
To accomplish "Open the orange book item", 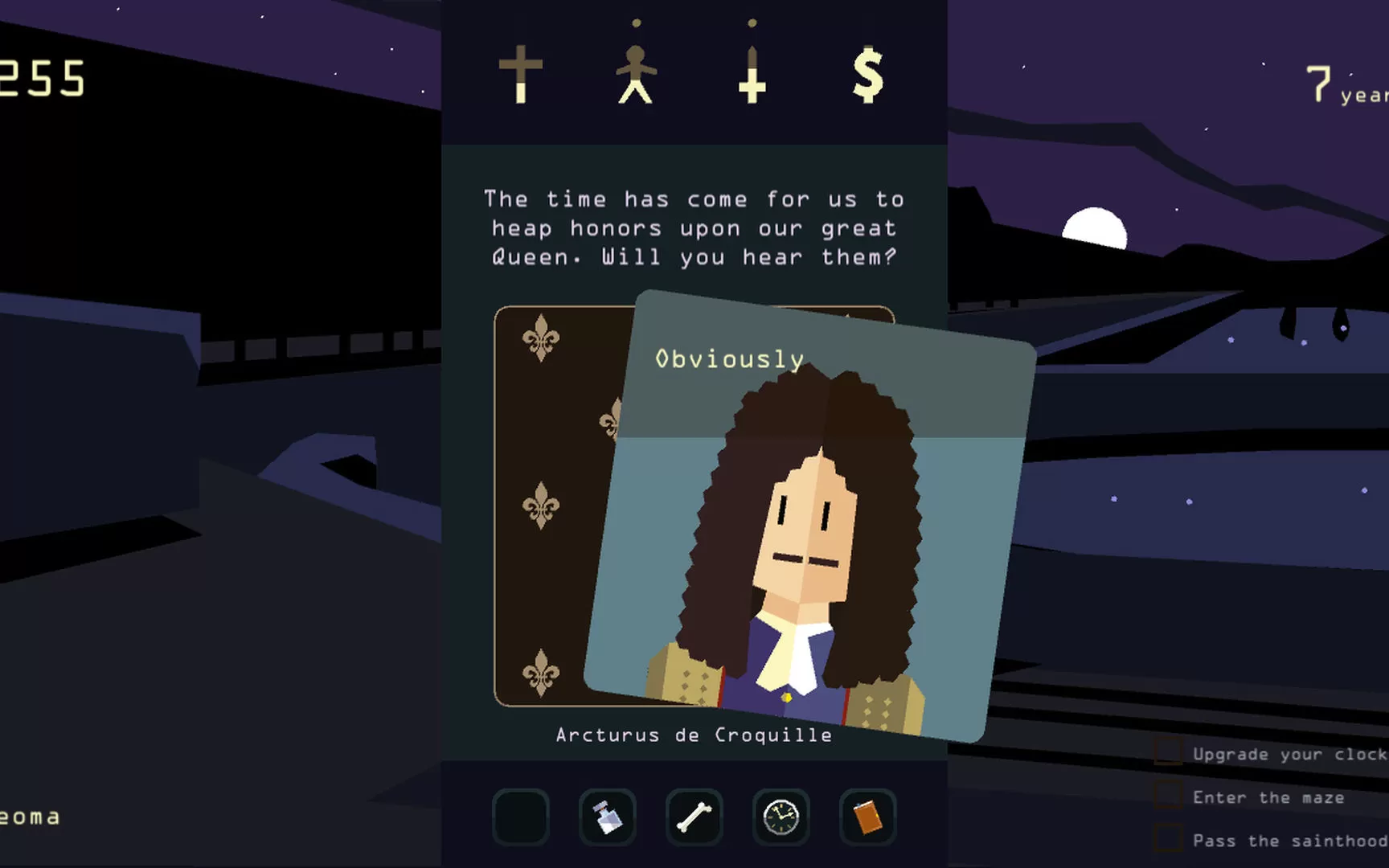I will (867, 817).
